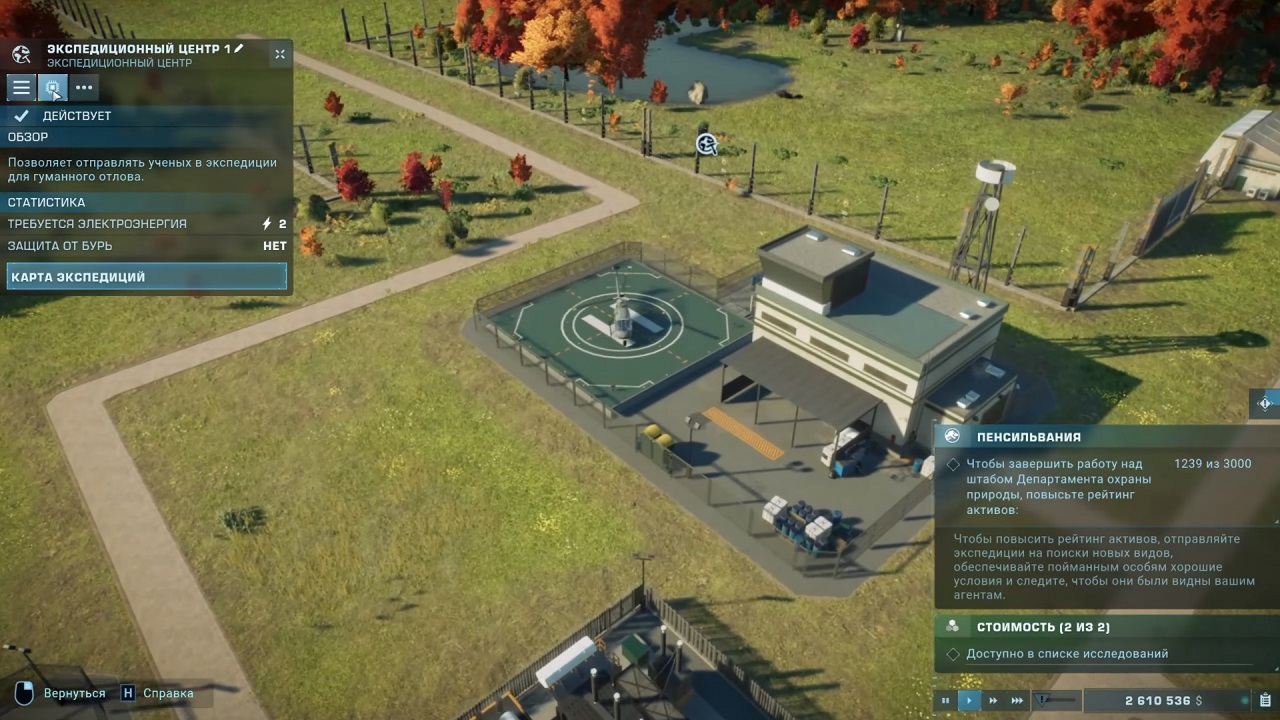Open the Карта экспедиций expedition map
The image size is (1280, 720).
point(146,277)
